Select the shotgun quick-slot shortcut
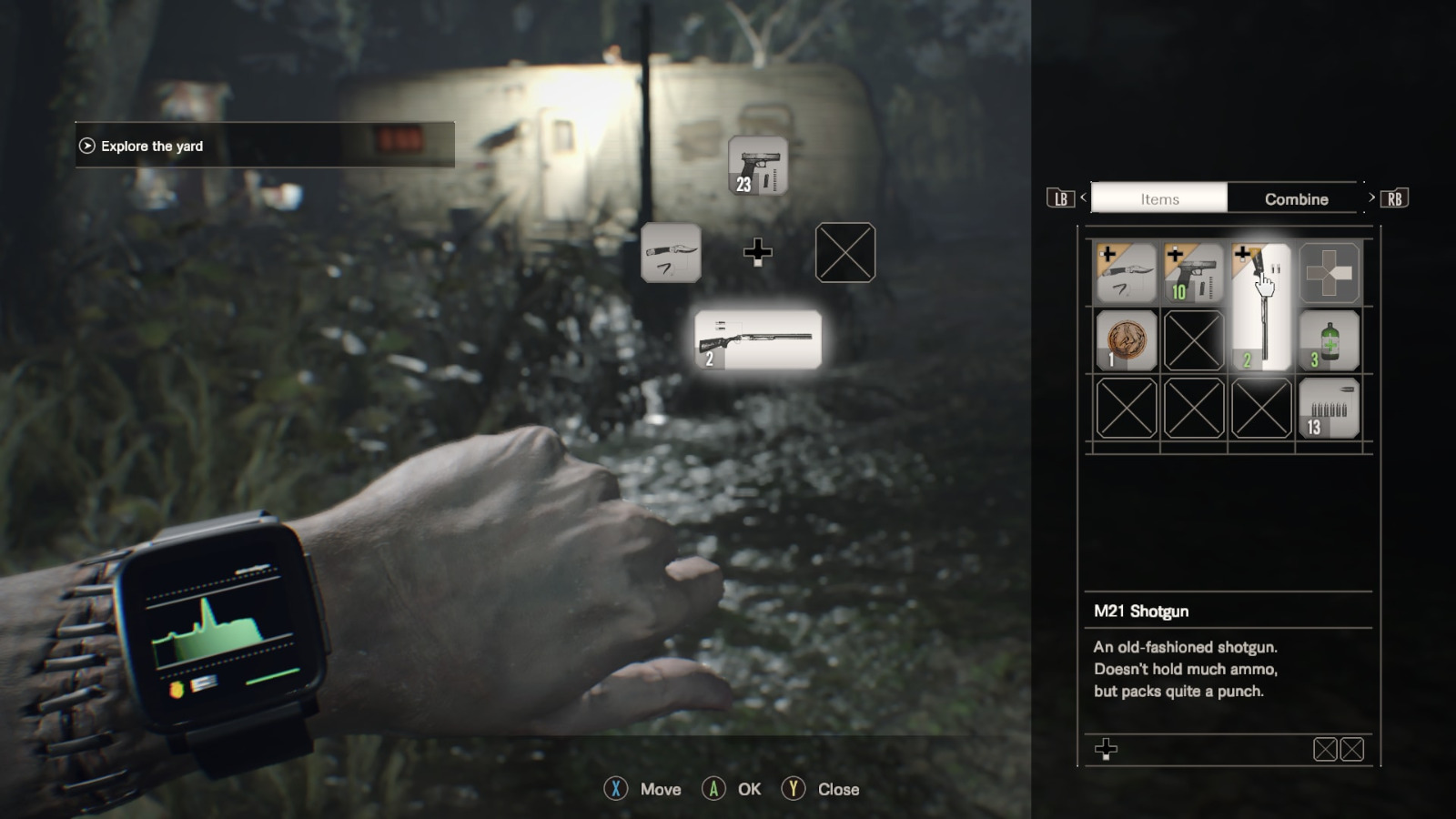The height and width of the screenshot is (819, 1456). (758, 339)
